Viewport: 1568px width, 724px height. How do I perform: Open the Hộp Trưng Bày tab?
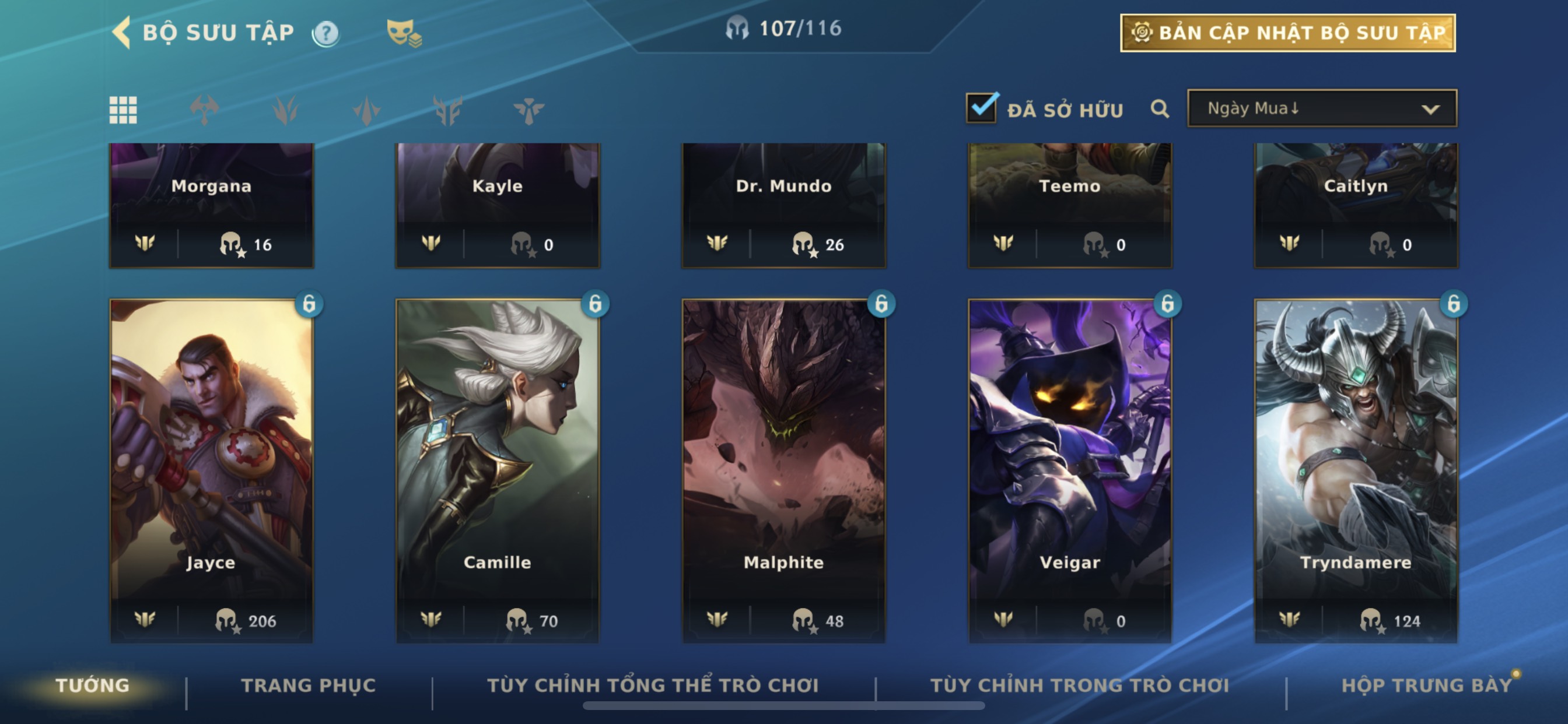1426,686
